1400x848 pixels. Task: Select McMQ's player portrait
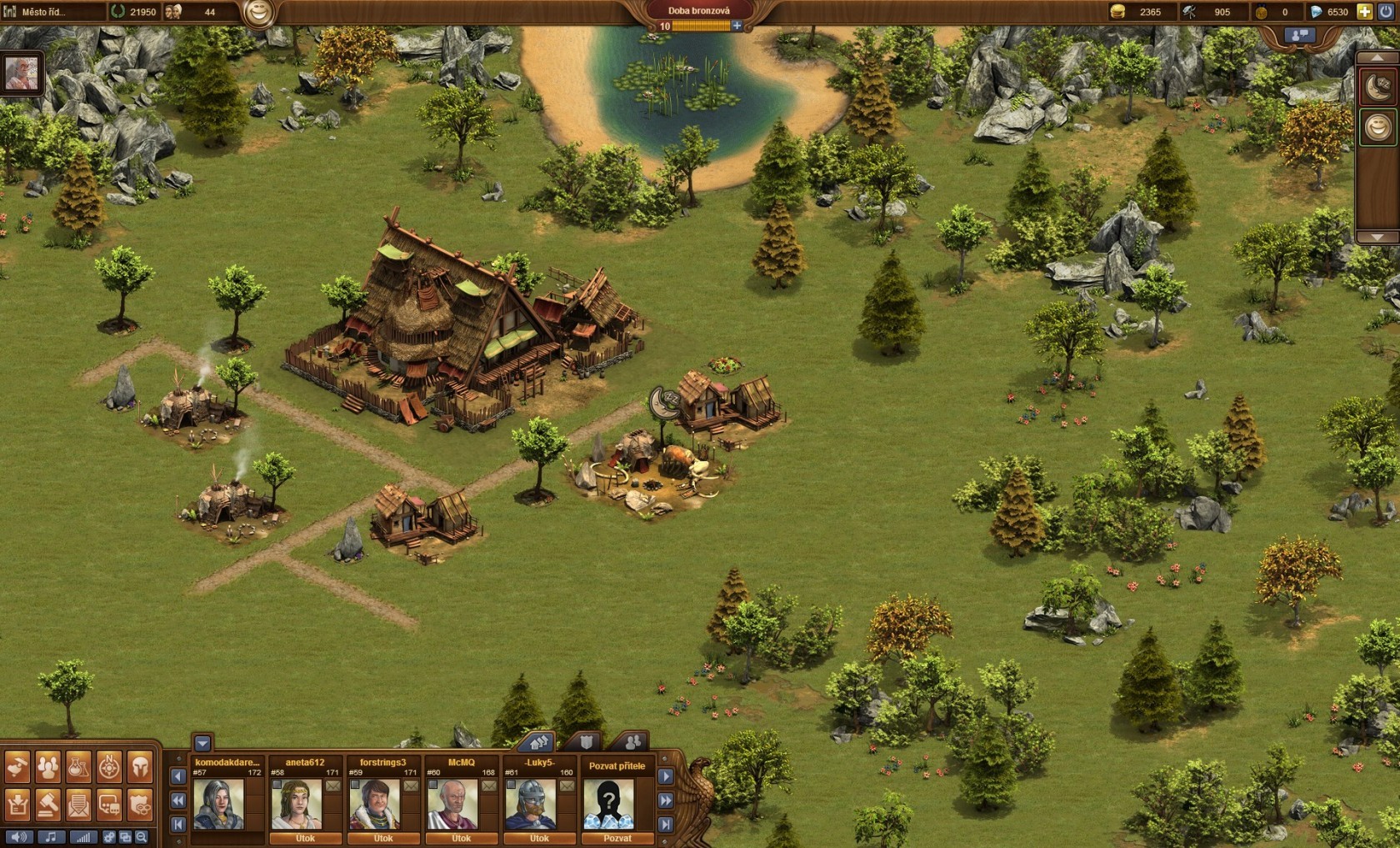452,804
